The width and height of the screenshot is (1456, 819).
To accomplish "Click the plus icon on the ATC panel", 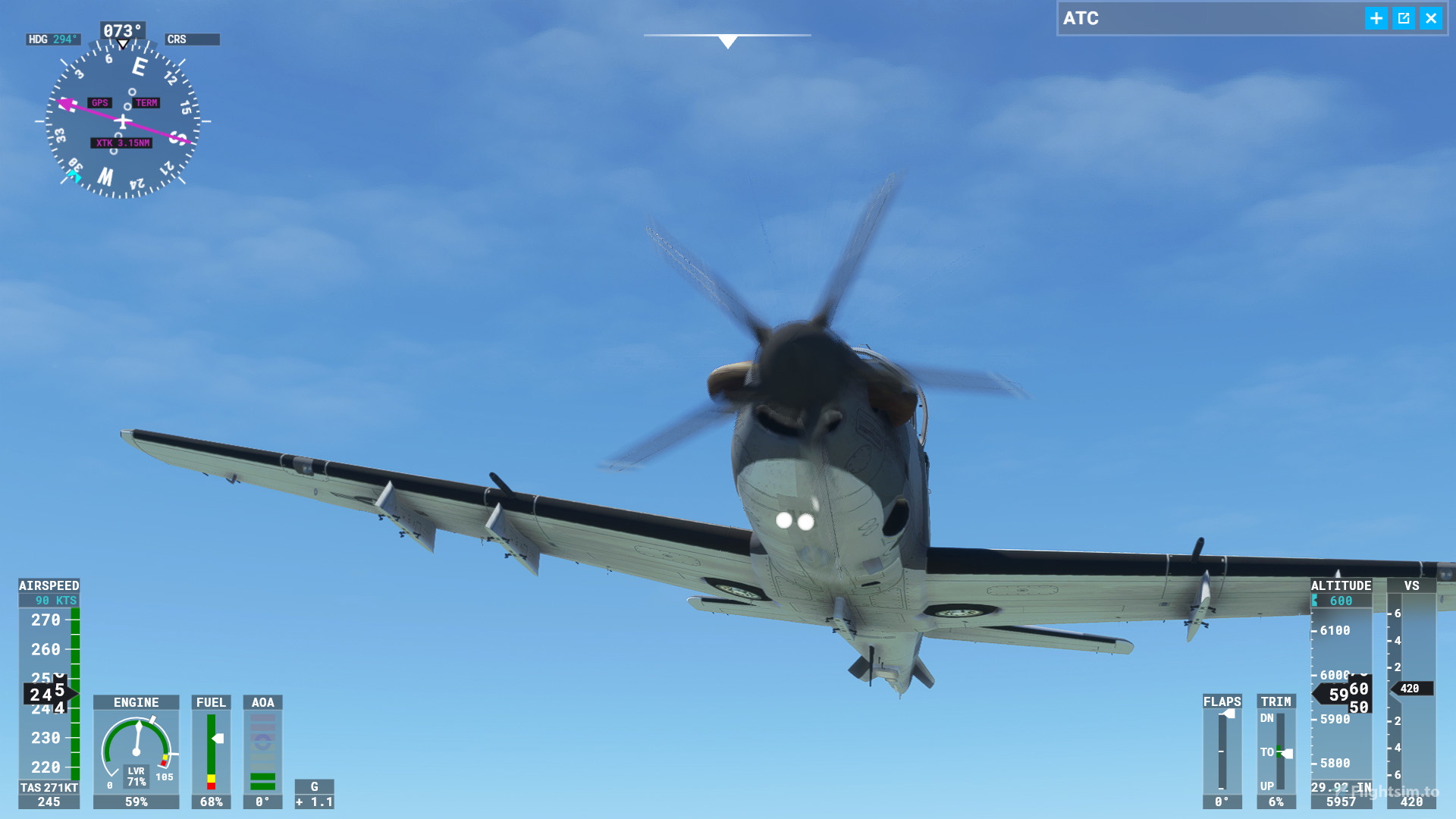I will [x=1375, y=19].
